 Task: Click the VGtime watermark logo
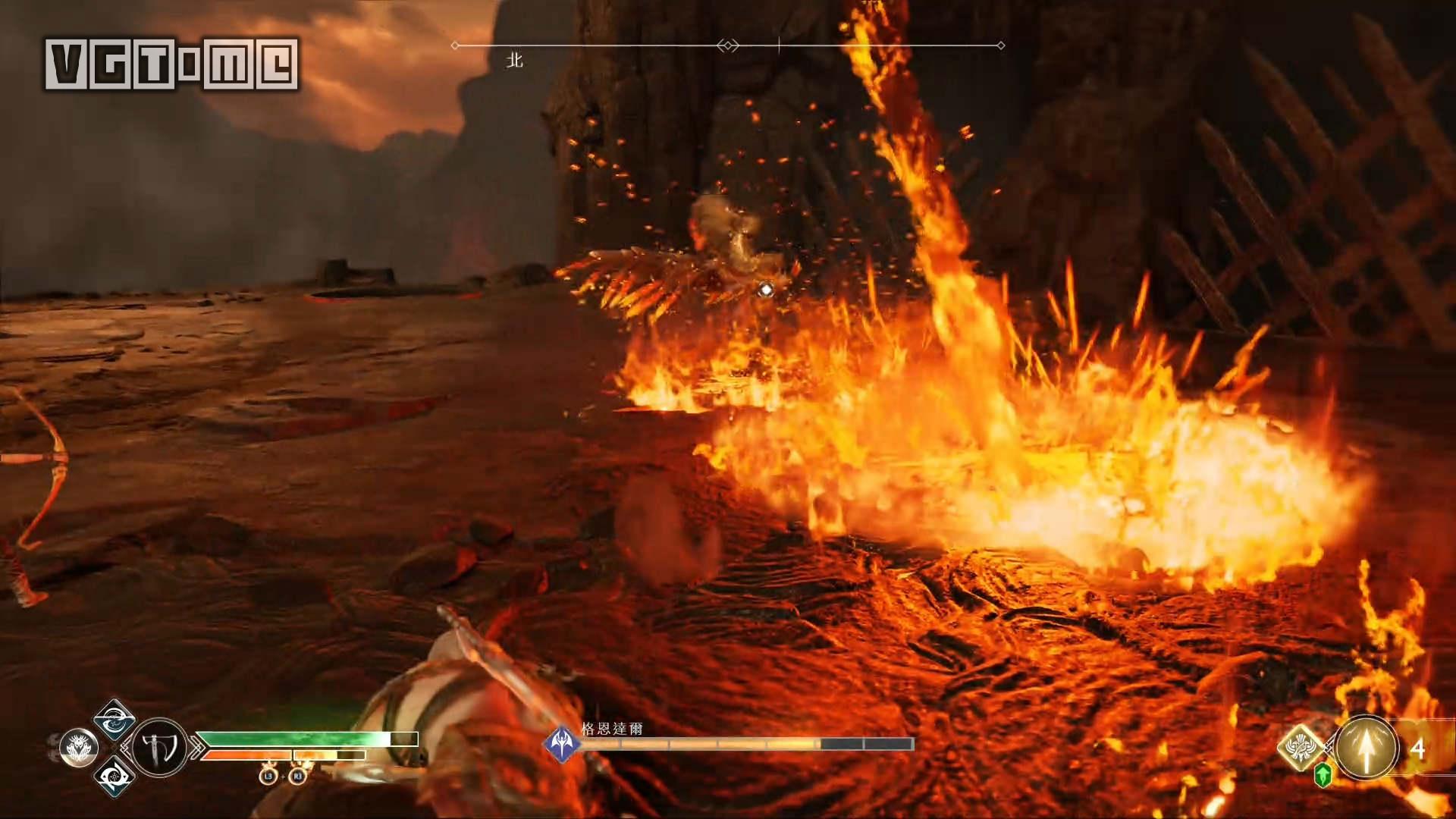tap(171, 64)
